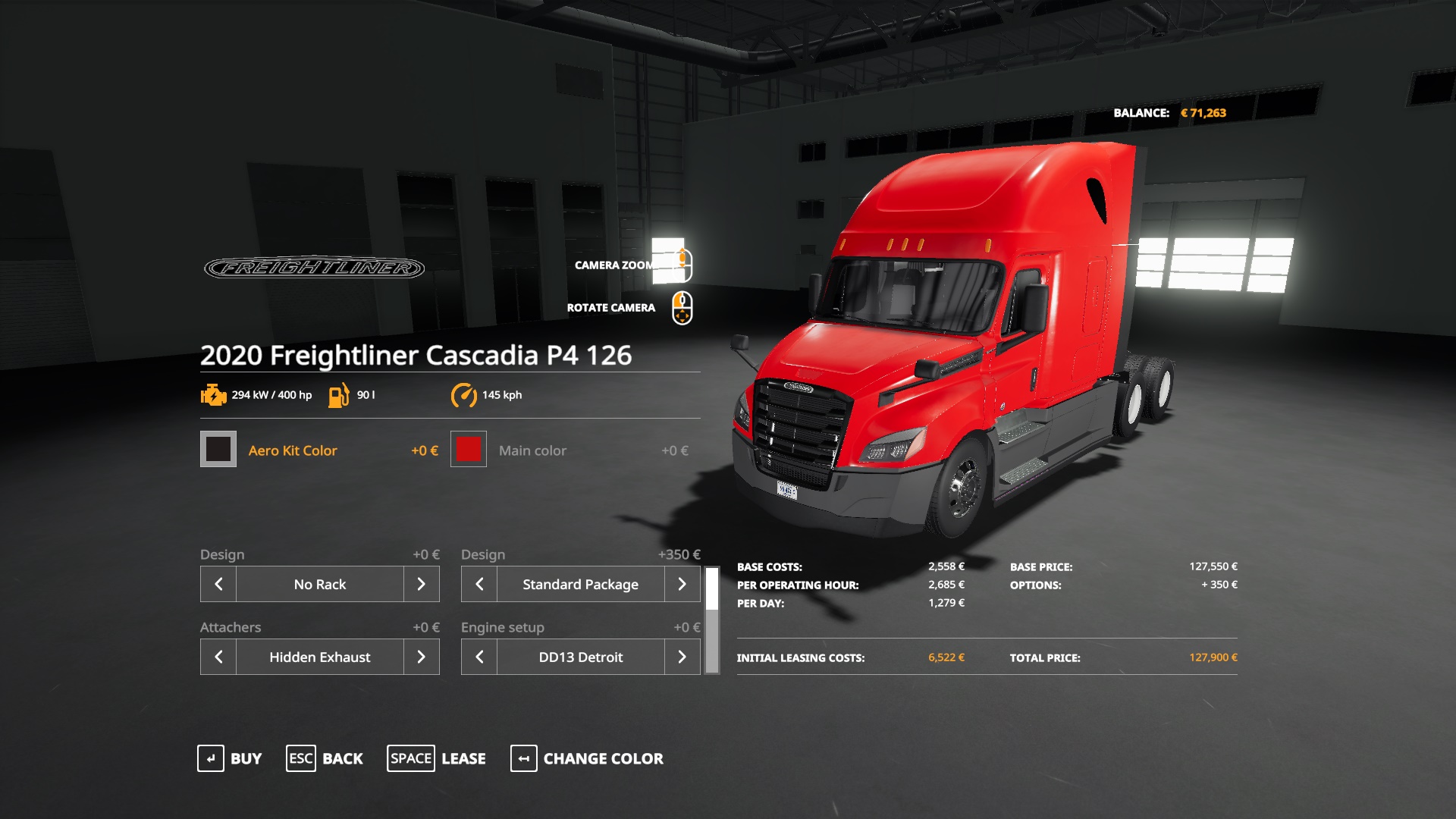This screenshot has width=1456, height=819.
Task: Toggle the Hidden Exhaust attacher option
Action: point(320,657)
